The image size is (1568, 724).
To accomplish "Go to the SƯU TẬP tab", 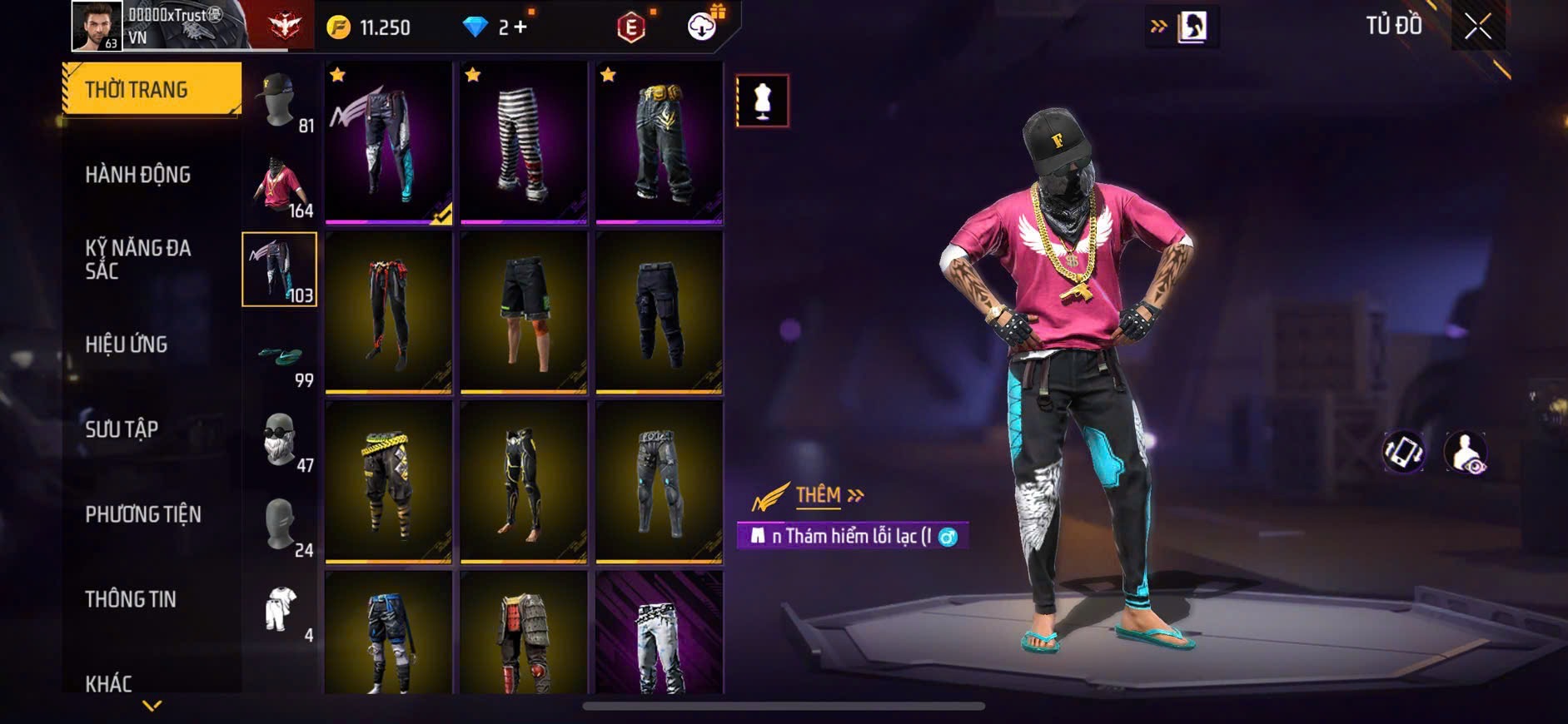I will click(x=122, y=429).
